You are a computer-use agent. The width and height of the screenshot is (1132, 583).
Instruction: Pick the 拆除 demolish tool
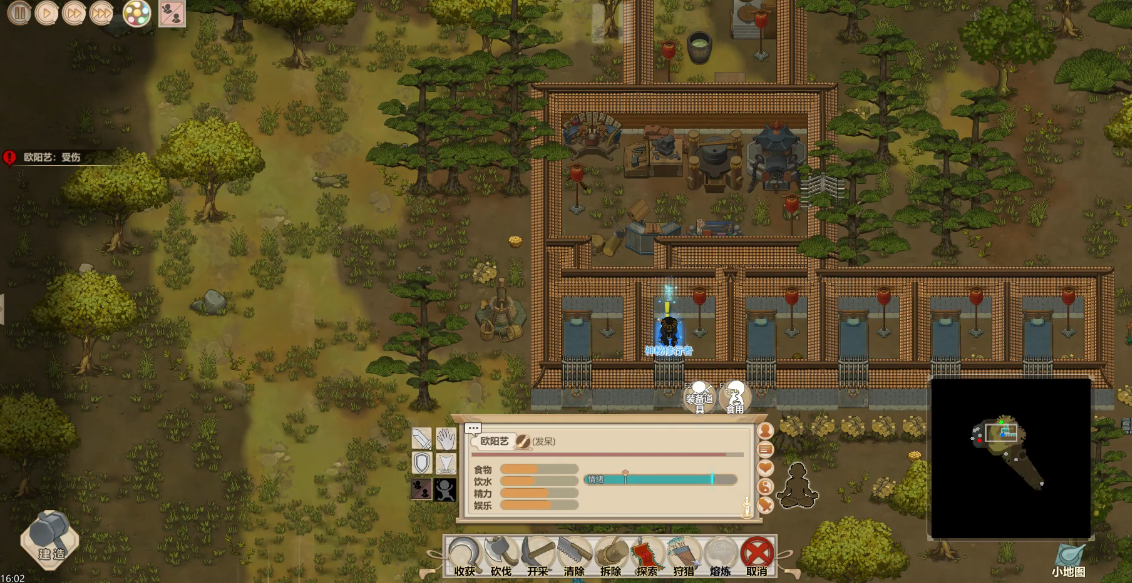(610, 555)
